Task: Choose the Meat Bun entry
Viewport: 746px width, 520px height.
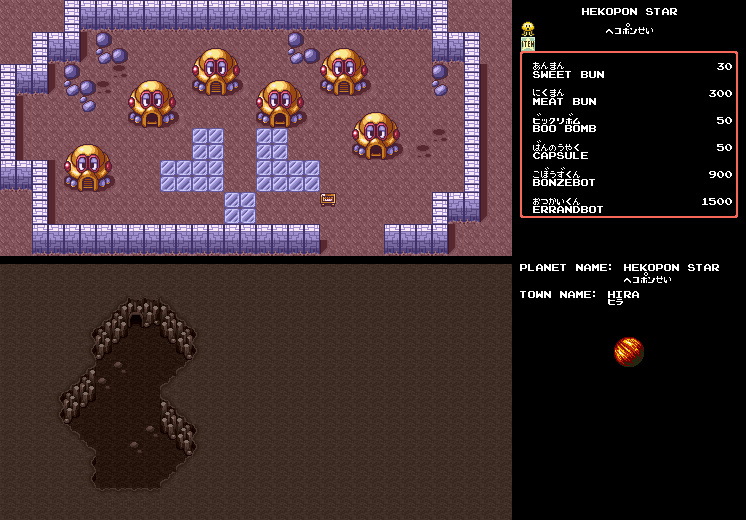Action: pyautogui.click(x=564, y=101)
